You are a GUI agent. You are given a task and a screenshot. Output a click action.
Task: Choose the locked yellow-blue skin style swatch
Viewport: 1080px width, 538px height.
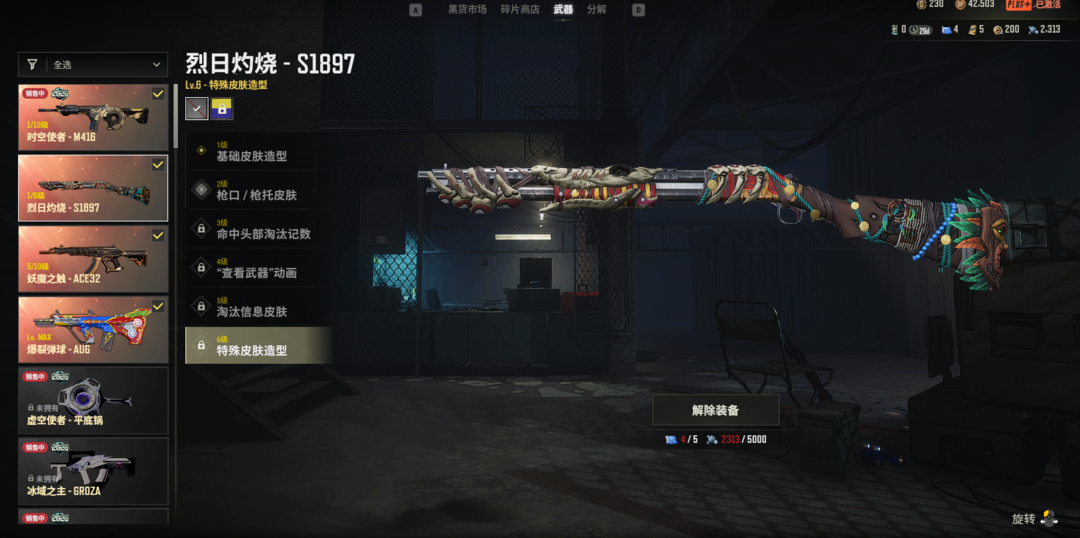pyautogui.click(x=222, y=108)
